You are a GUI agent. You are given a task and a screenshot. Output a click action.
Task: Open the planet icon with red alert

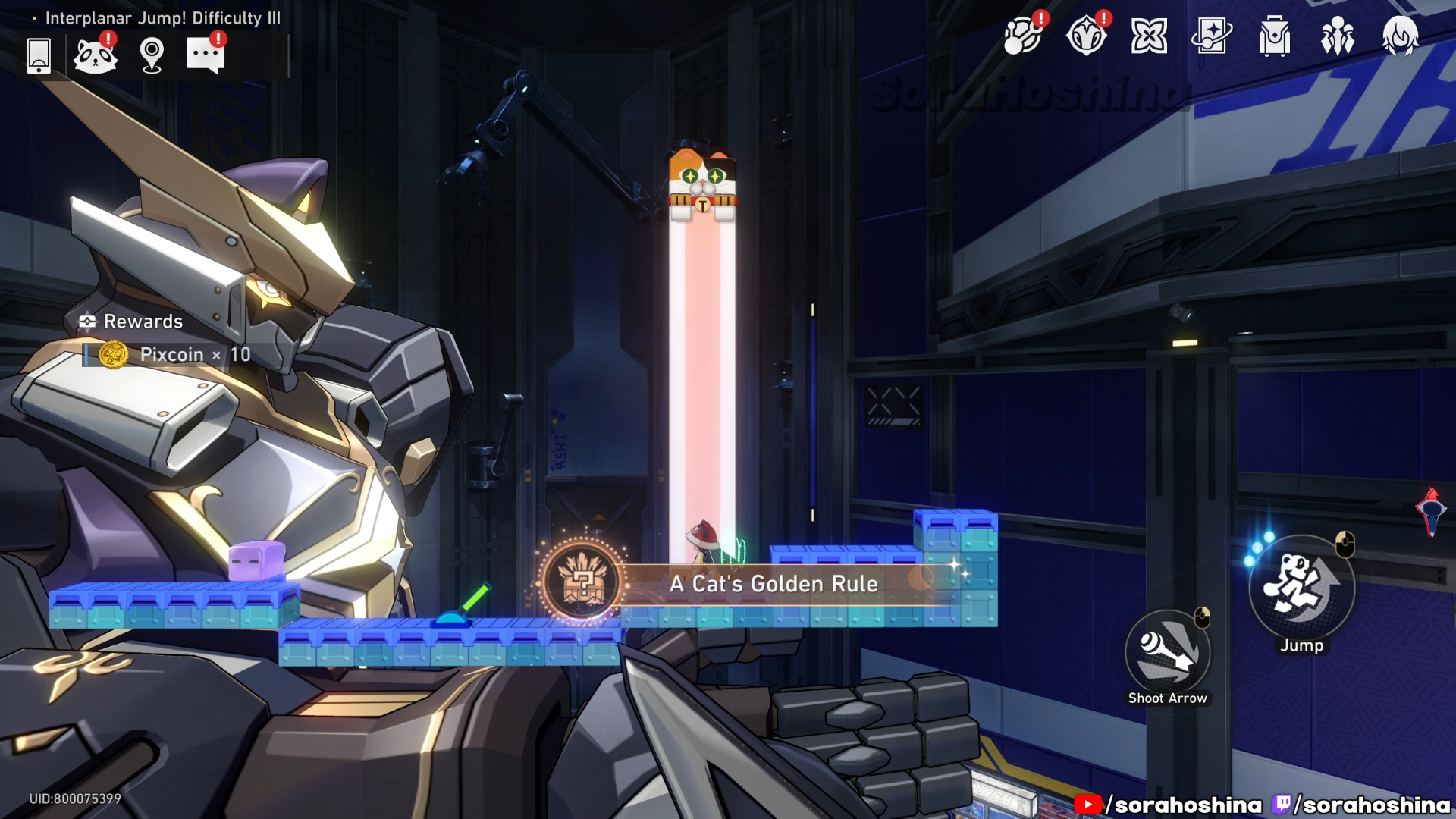pos(1022,36)
